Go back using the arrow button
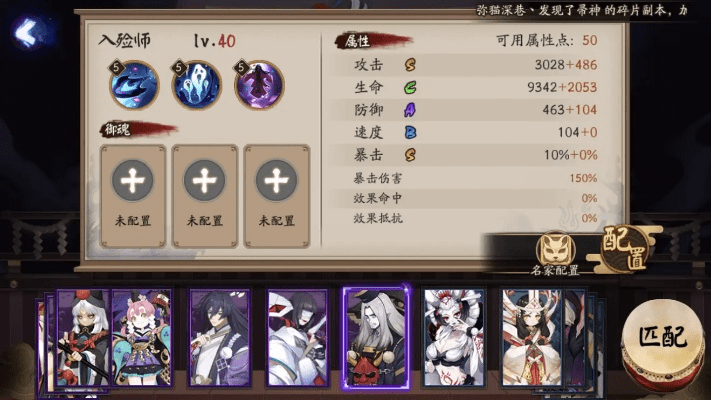This screenshot has width=711, height=400. pyautogui.click(x=25, y=33)
